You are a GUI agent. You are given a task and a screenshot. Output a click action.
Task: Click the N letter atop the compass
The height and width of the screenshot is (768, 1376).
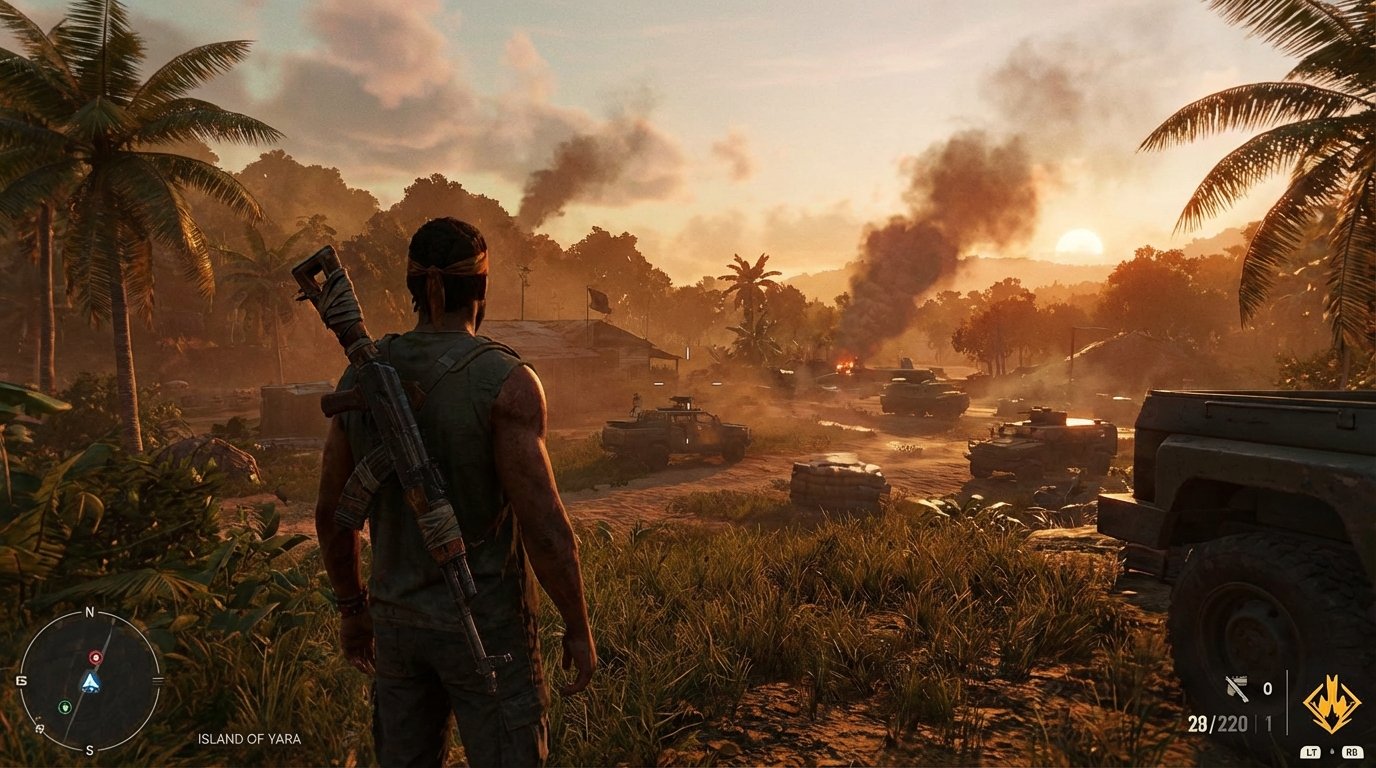coord(89,611)
